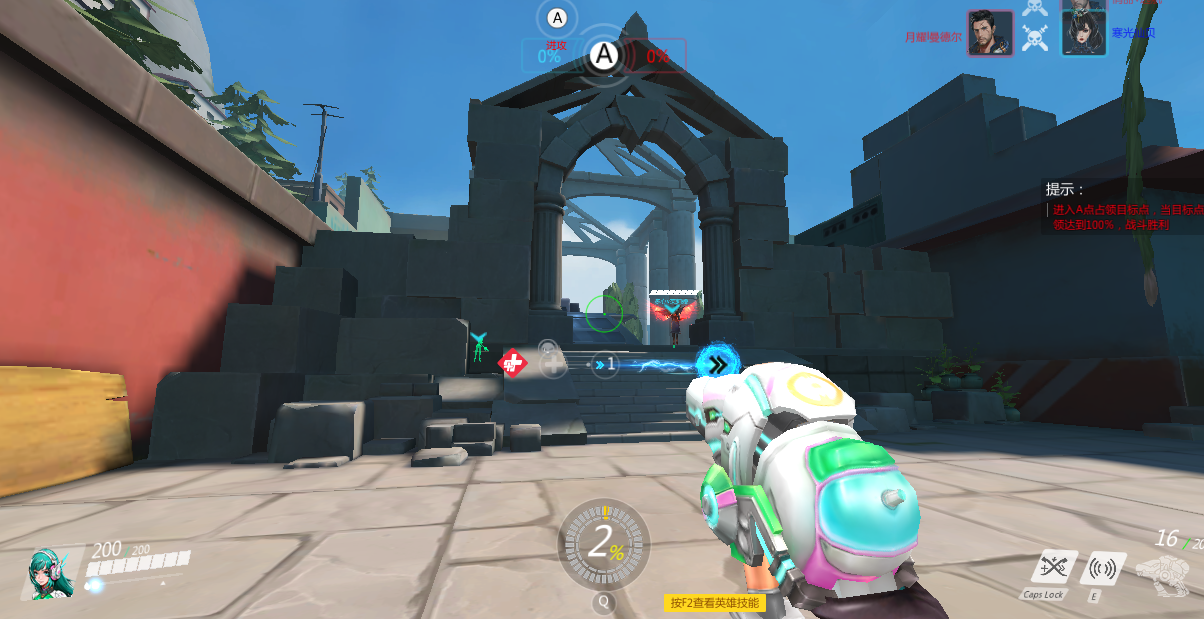Click the green-haired hero portrait
This screenshot has height=619, width=1204.
tap(47, 573)
